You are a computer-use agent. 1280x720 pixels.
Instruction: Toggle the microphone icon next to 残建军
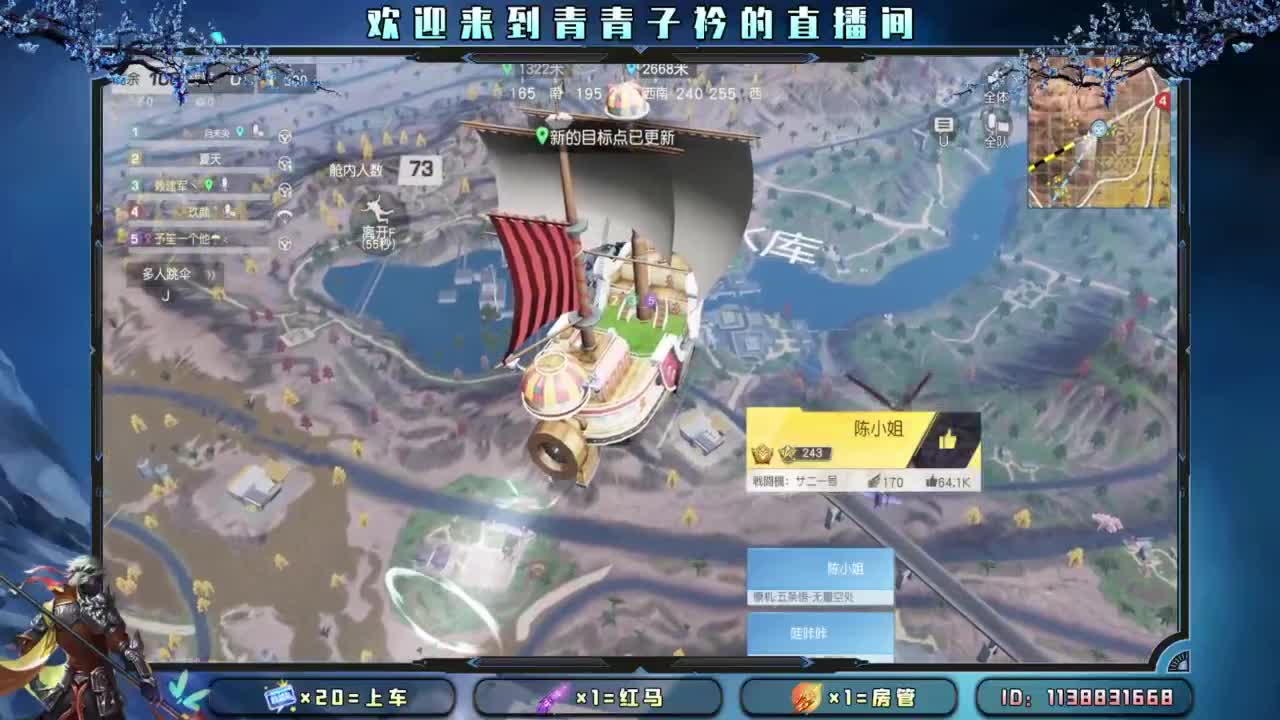(222, 186)
